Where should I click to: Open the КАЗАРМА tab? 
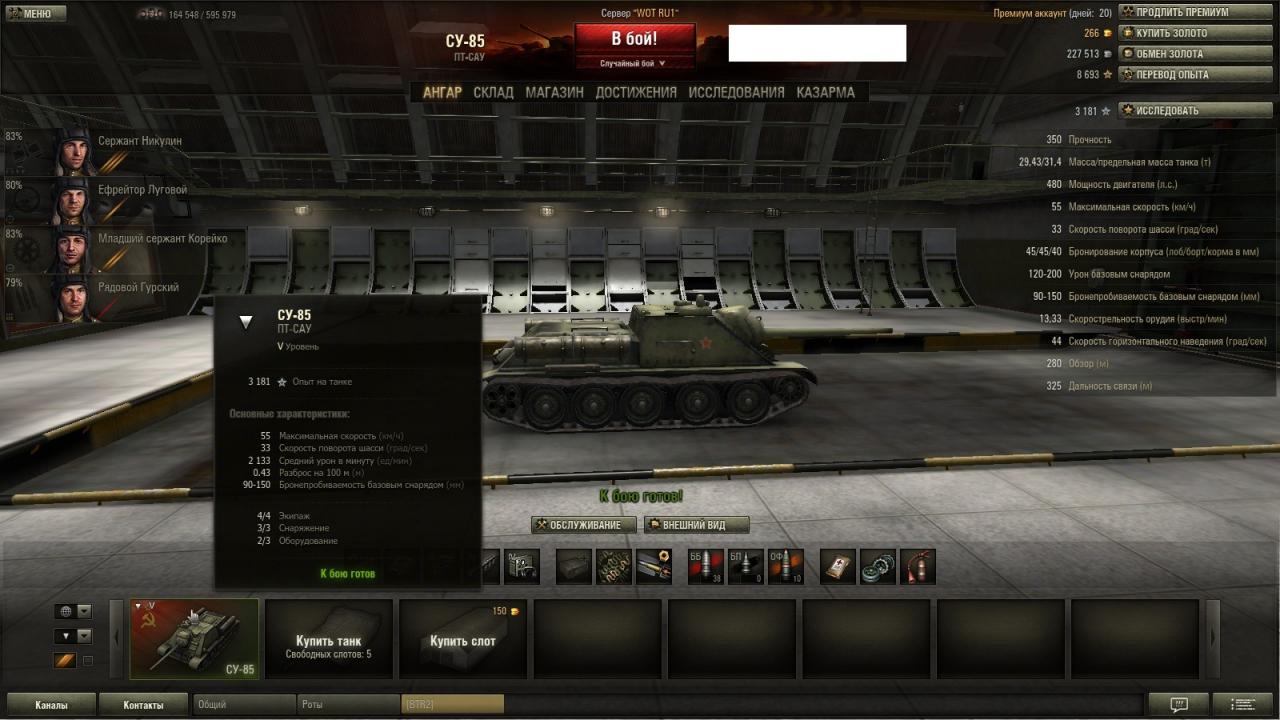(x=825, y=92)
